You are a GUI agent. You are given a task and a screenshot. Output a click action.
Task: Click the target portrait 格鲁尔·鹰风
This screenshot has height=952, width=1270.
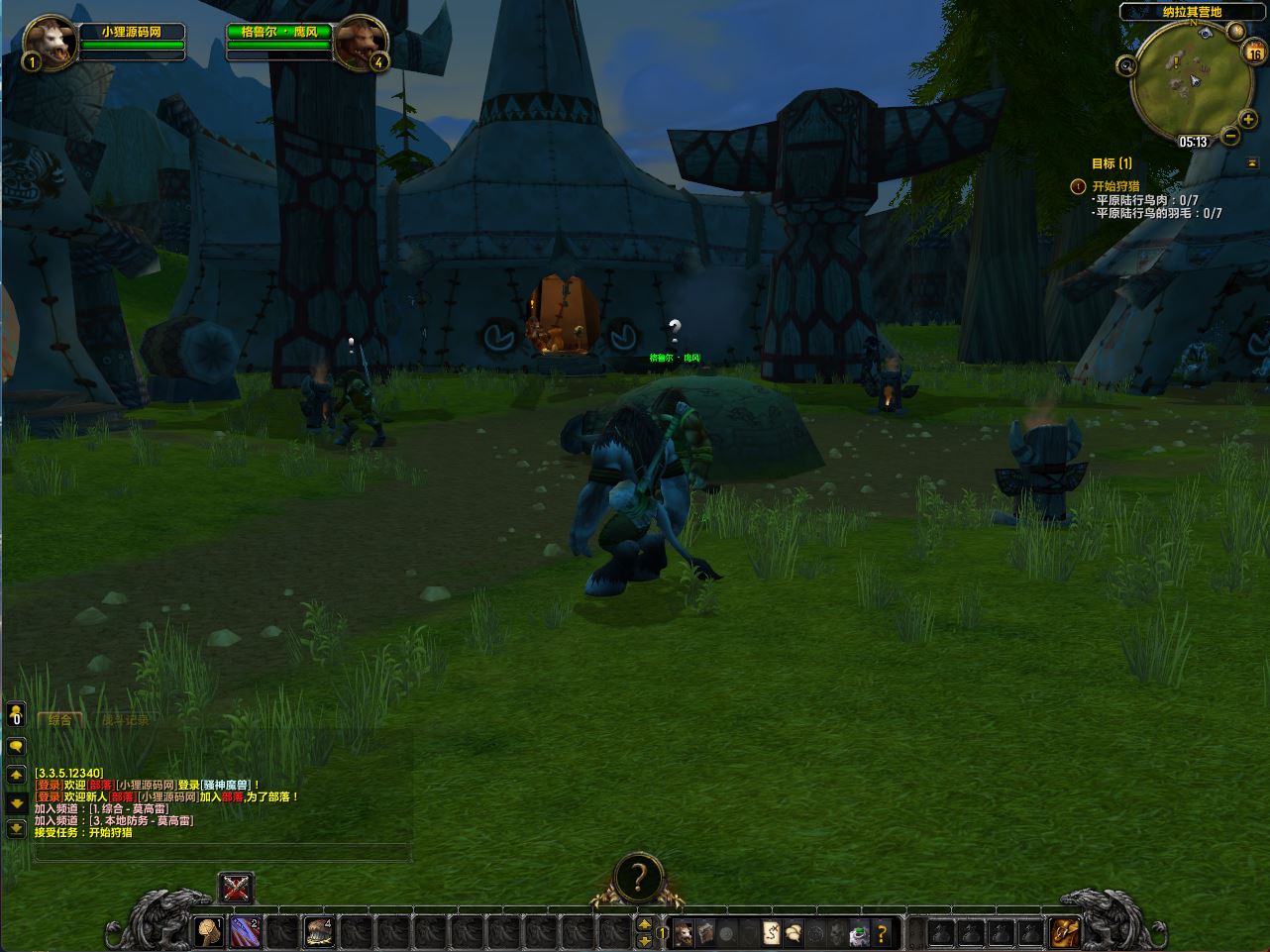click(358, 44)
